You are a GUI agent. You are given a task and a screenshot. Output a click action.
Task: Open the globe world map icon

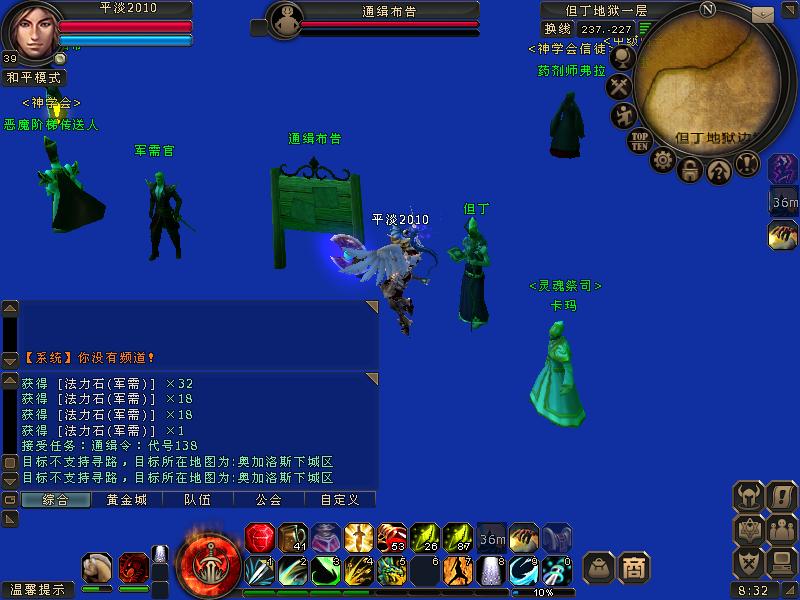[x=623, y=58]
